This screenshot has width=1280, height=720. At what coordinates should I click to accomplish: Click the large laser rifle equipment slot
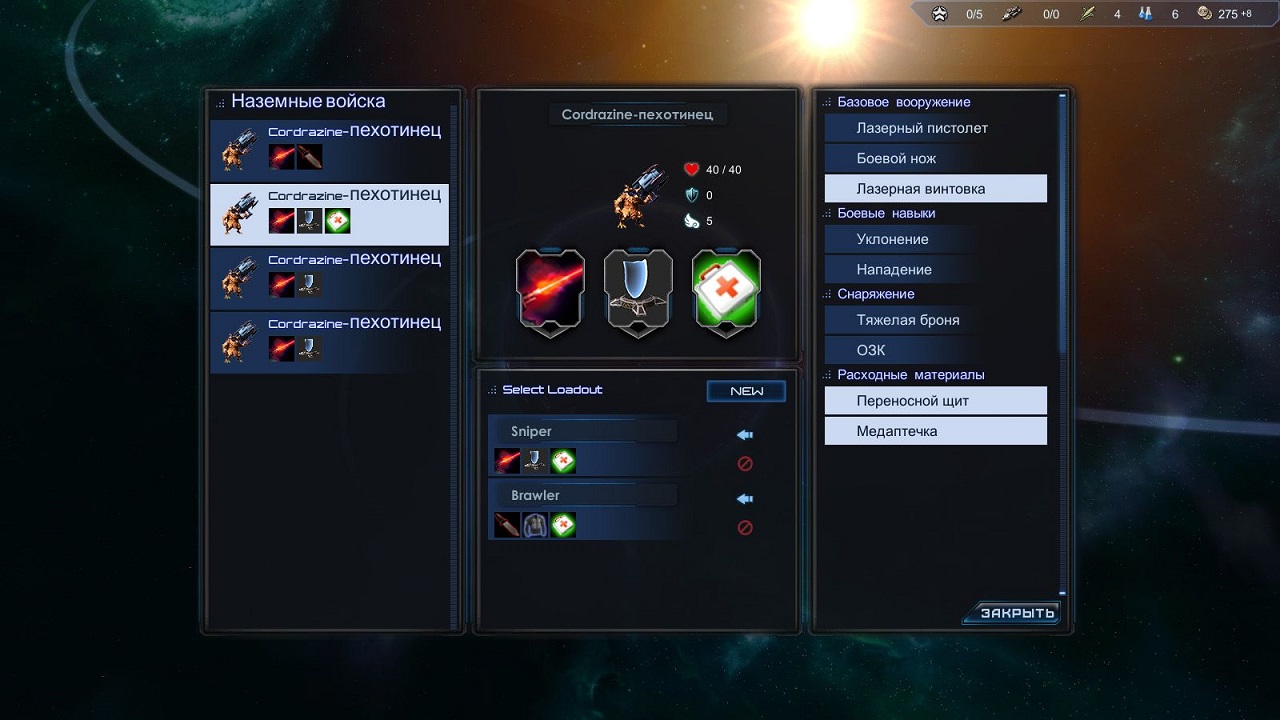(x=550, y=292)
